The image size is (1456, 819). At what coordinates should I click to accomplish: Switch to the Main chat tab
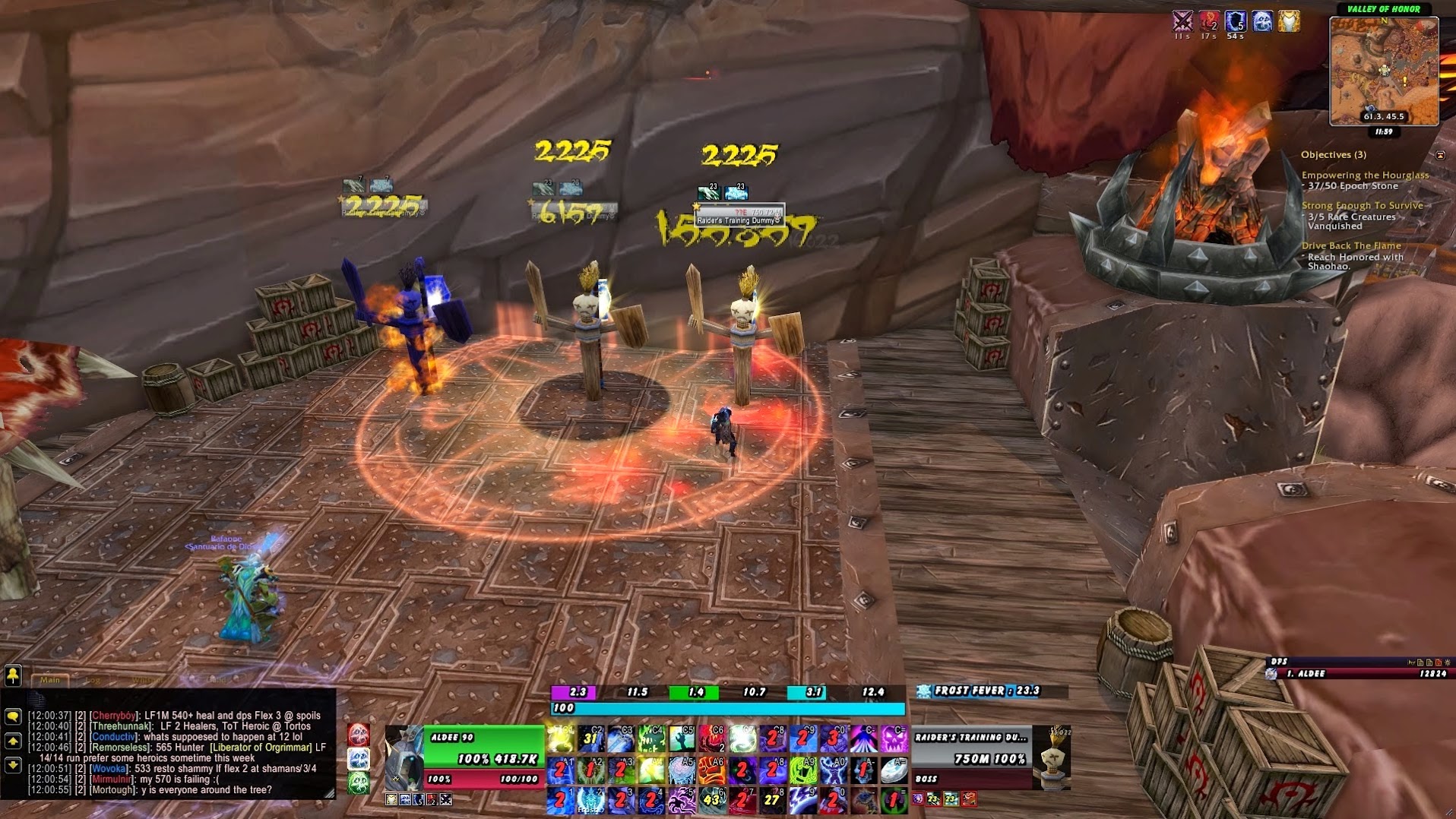50,680
